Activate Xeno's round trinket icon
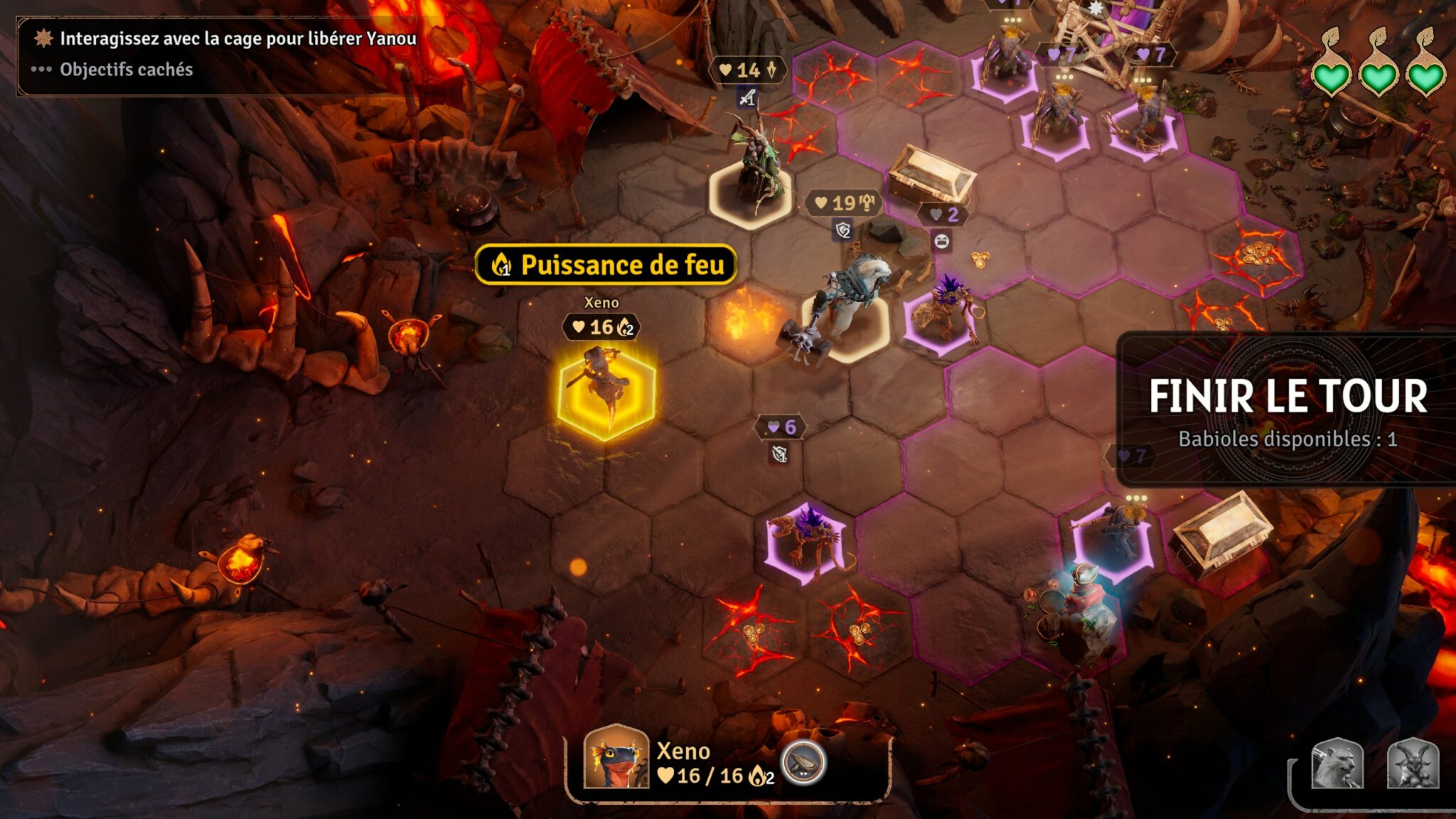1456x819 pixels. tap(803, 762)
